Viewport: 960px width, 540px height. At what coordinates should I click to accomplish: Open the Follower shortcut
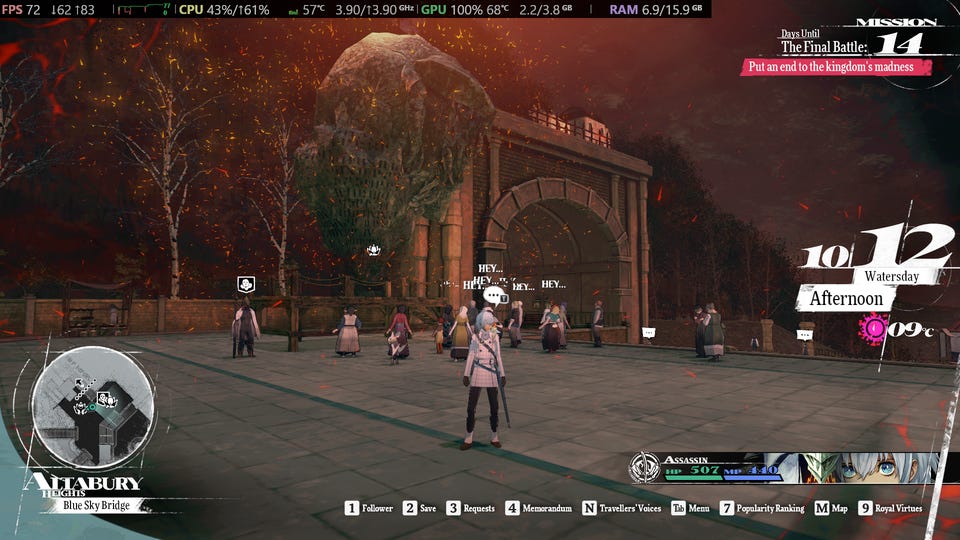tap(369, 508)
